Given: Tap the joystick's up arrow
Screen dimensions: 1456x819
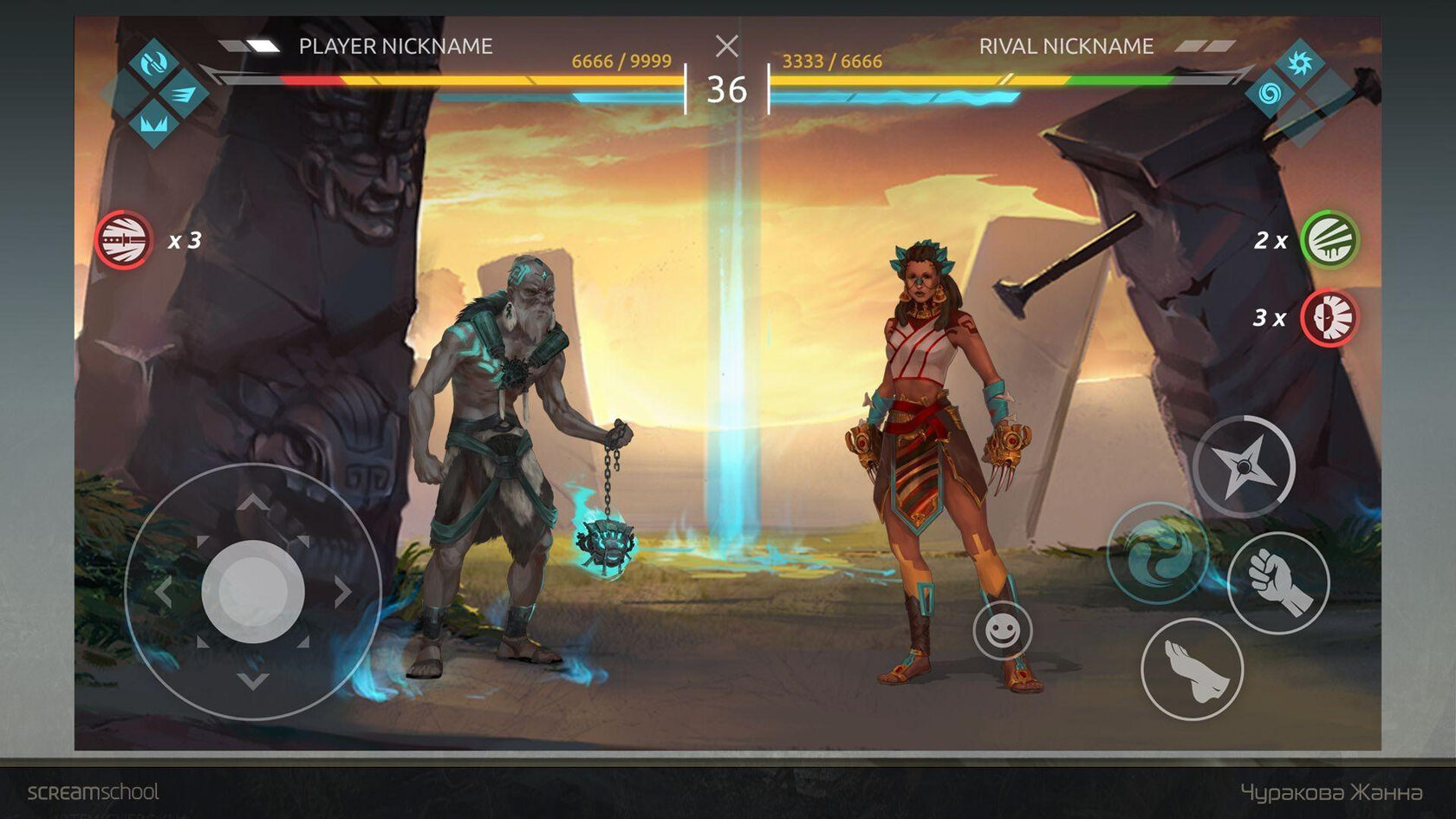Looking at the screenshot, I should (252, 503).
